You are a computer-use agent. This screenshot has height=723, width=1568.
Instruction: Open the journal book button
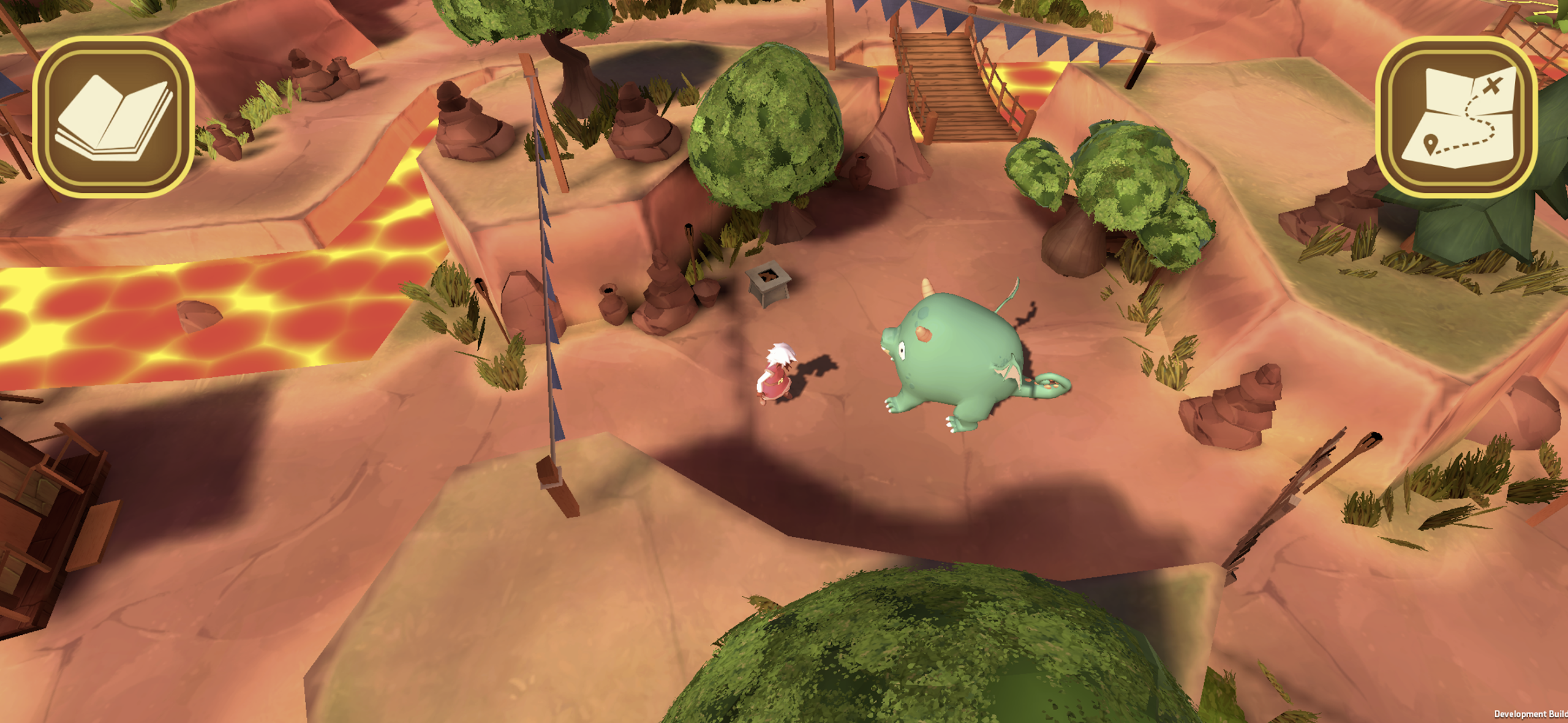[113, 117]
